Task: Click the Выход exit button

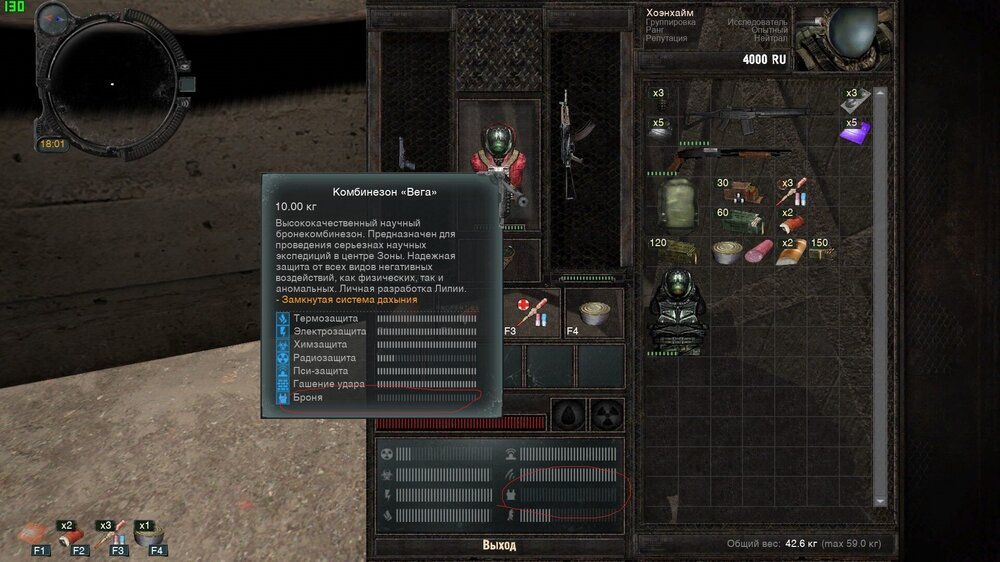Action: 499,545
